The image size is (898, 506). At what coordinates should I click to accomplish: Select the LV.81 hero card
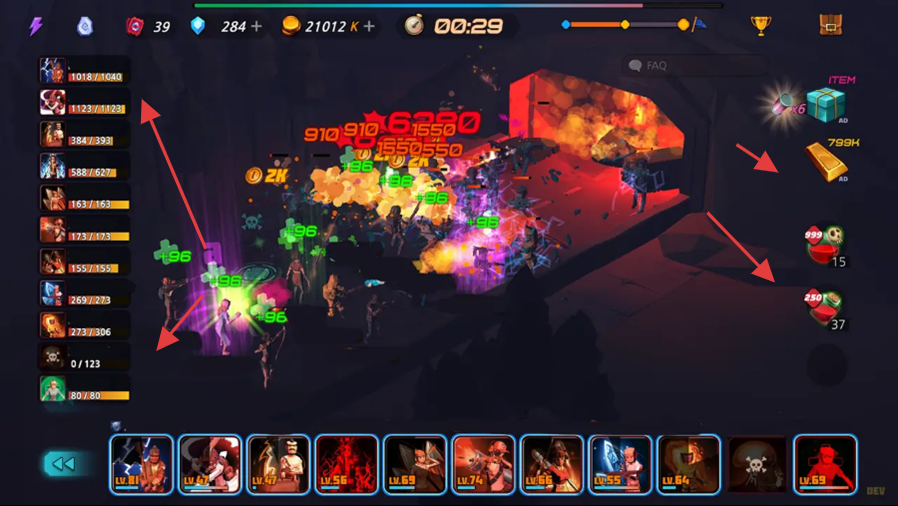pyautogui.click(x=142, y=464)
